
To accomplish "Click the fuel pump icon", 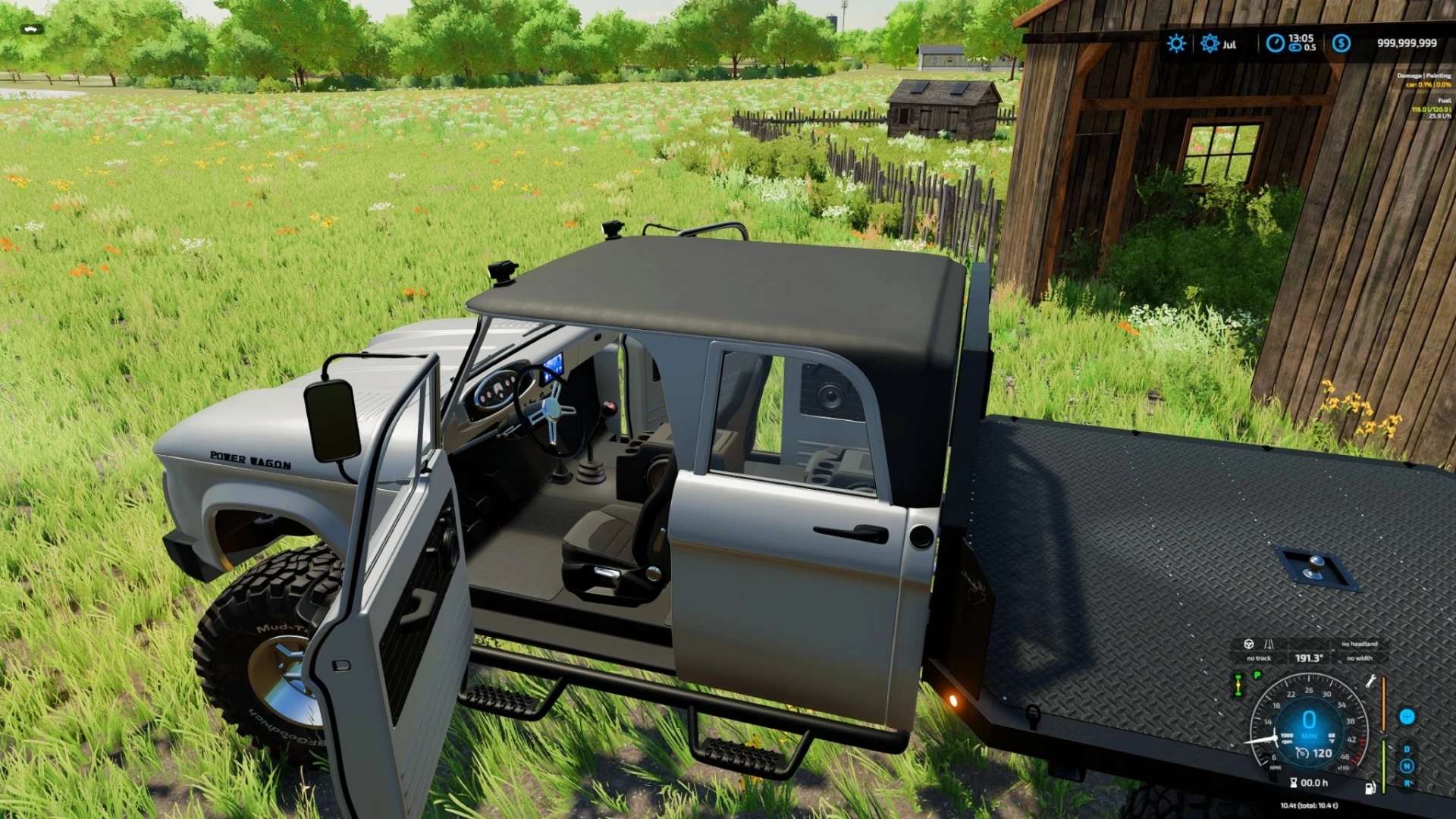I will click(x=1370, y=788).
